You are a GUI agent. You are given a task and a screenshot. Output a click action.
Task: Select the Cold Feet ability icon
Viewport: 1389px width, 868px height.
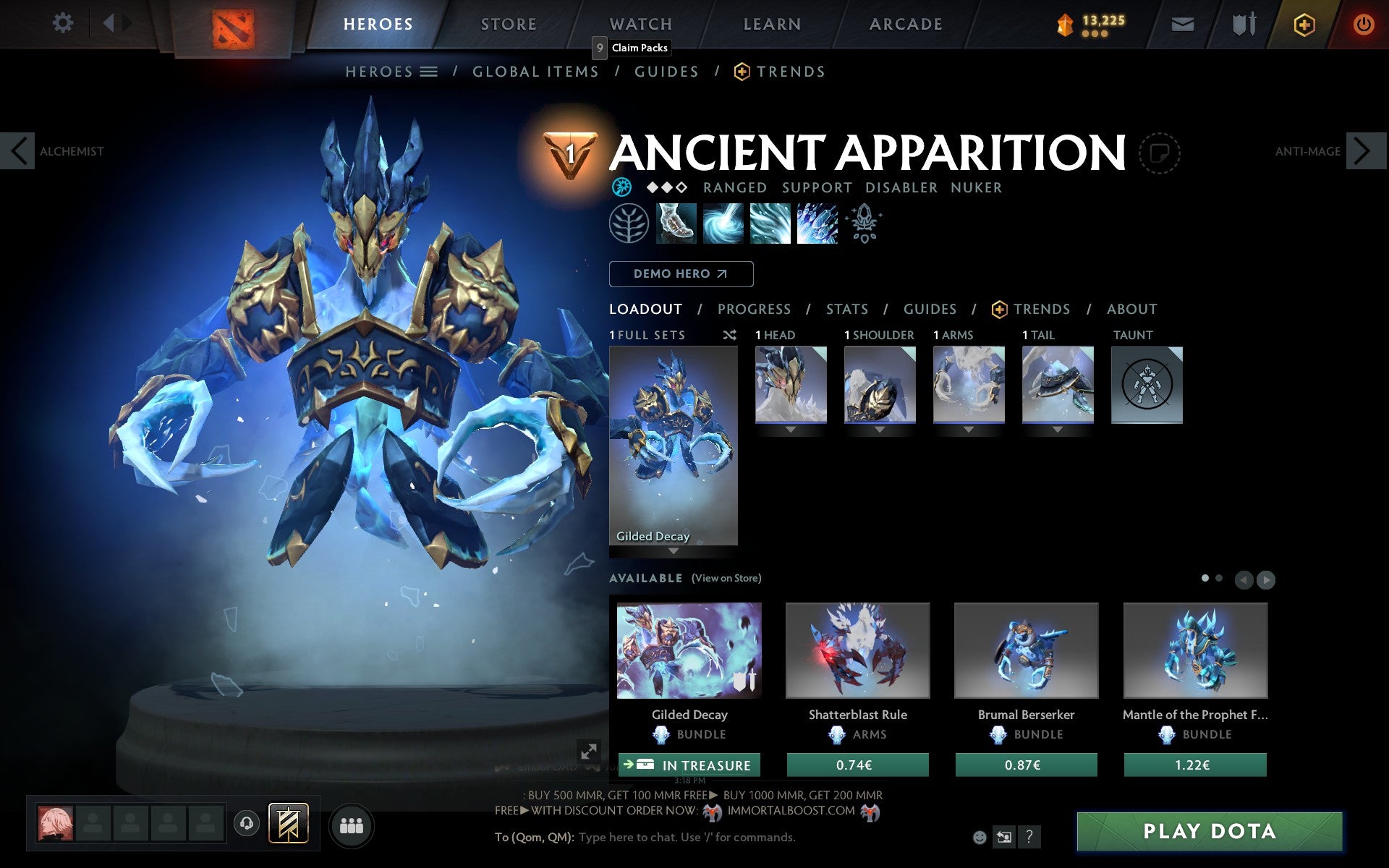(676, 224)
